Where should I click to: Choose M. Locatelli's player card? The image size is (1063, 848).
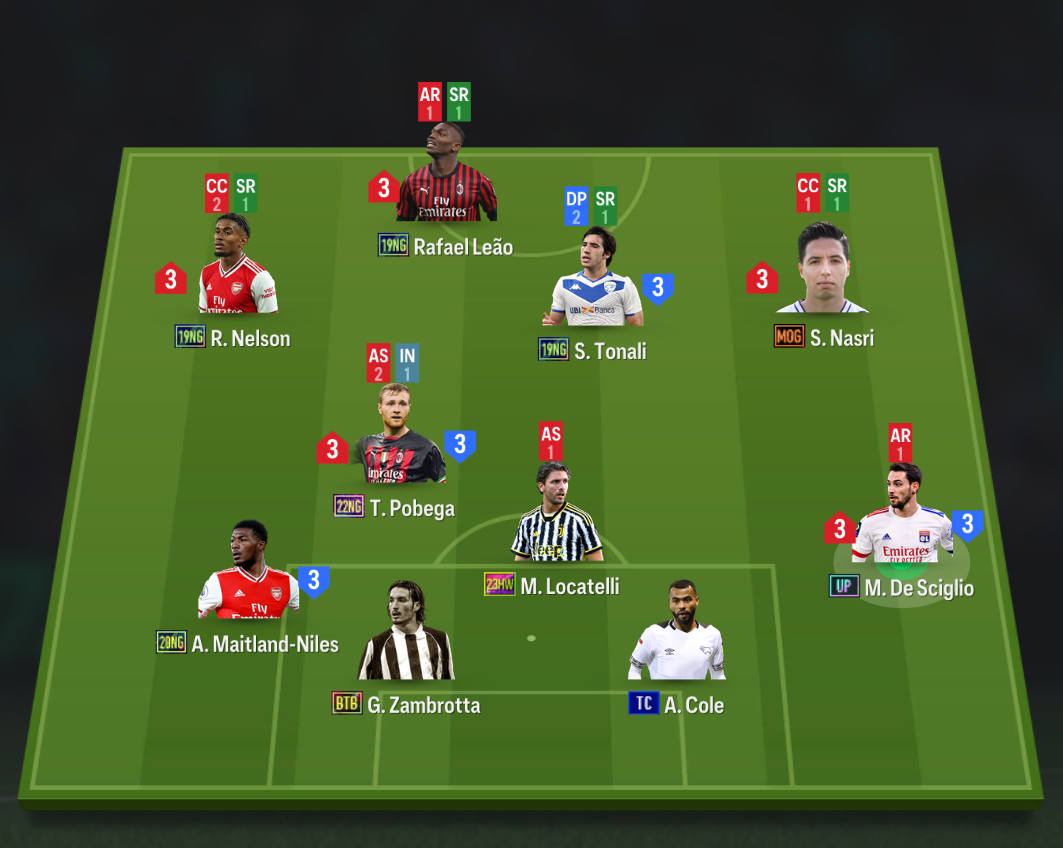tap(556, 515)
